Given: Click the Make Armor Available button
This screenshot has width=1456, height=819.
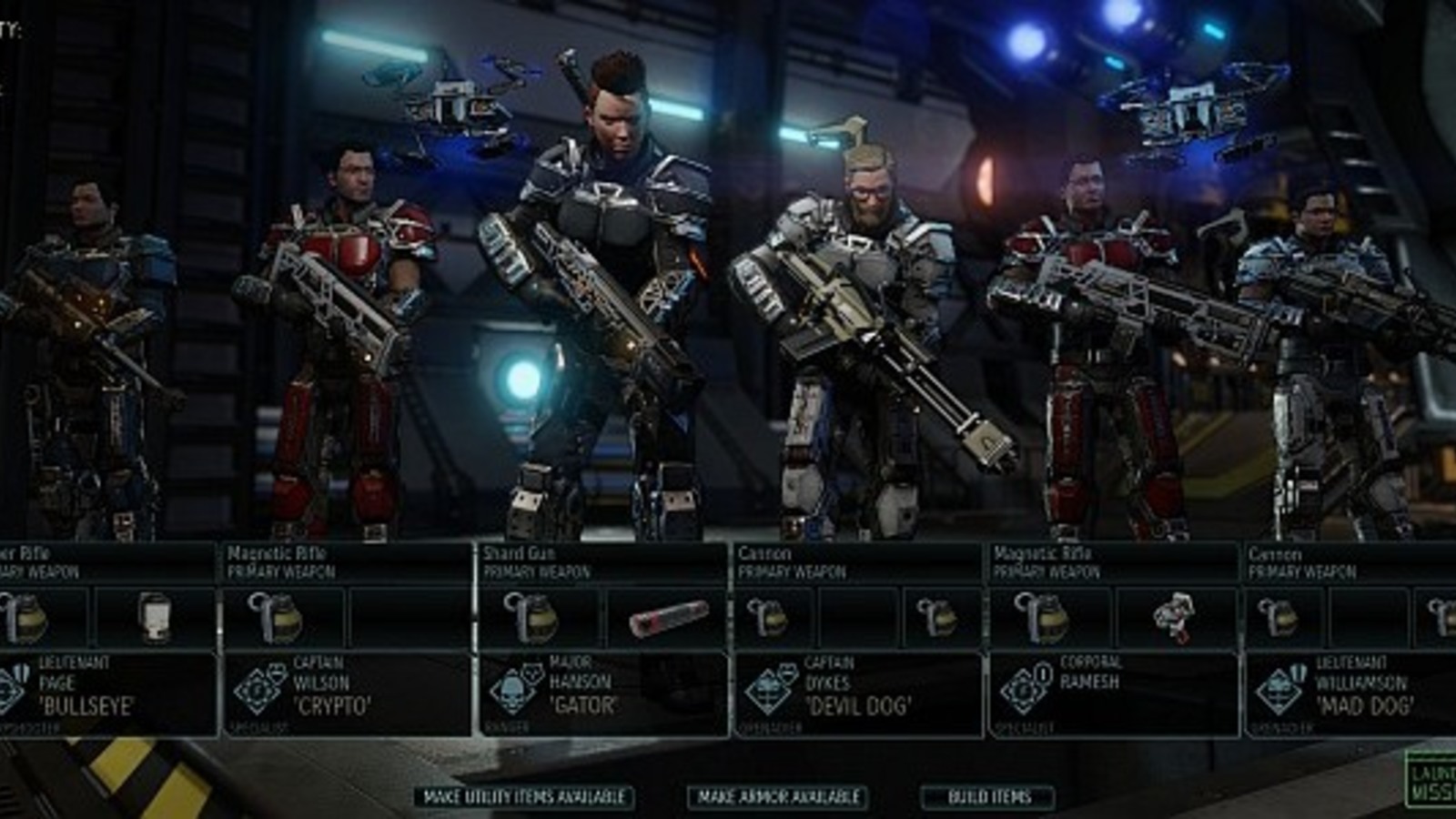Looking at the screenshot, I should [x=778, y=797].
